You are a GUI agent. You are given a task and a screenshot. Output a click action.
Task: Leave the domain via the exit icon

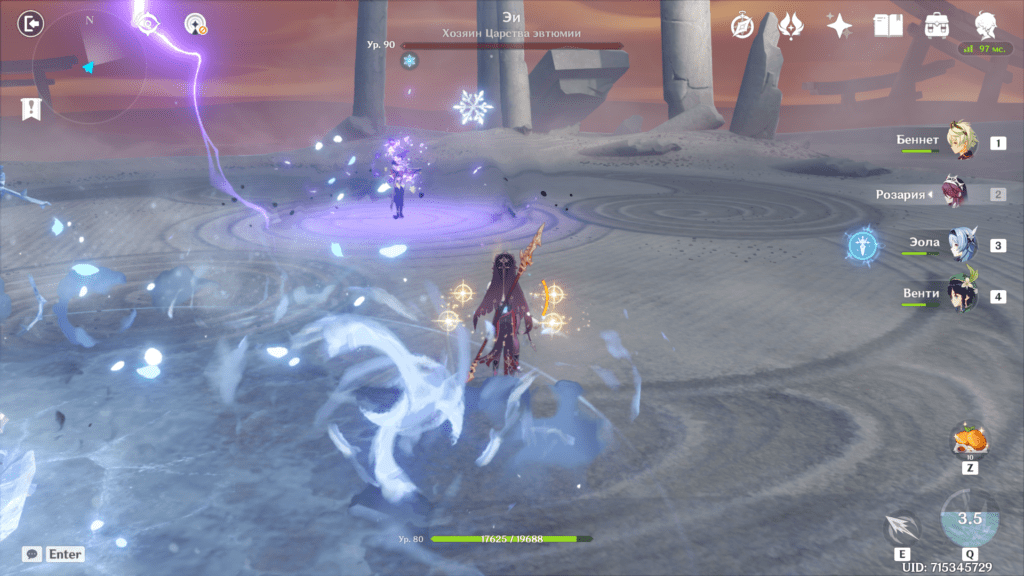(x=33, y=22)
